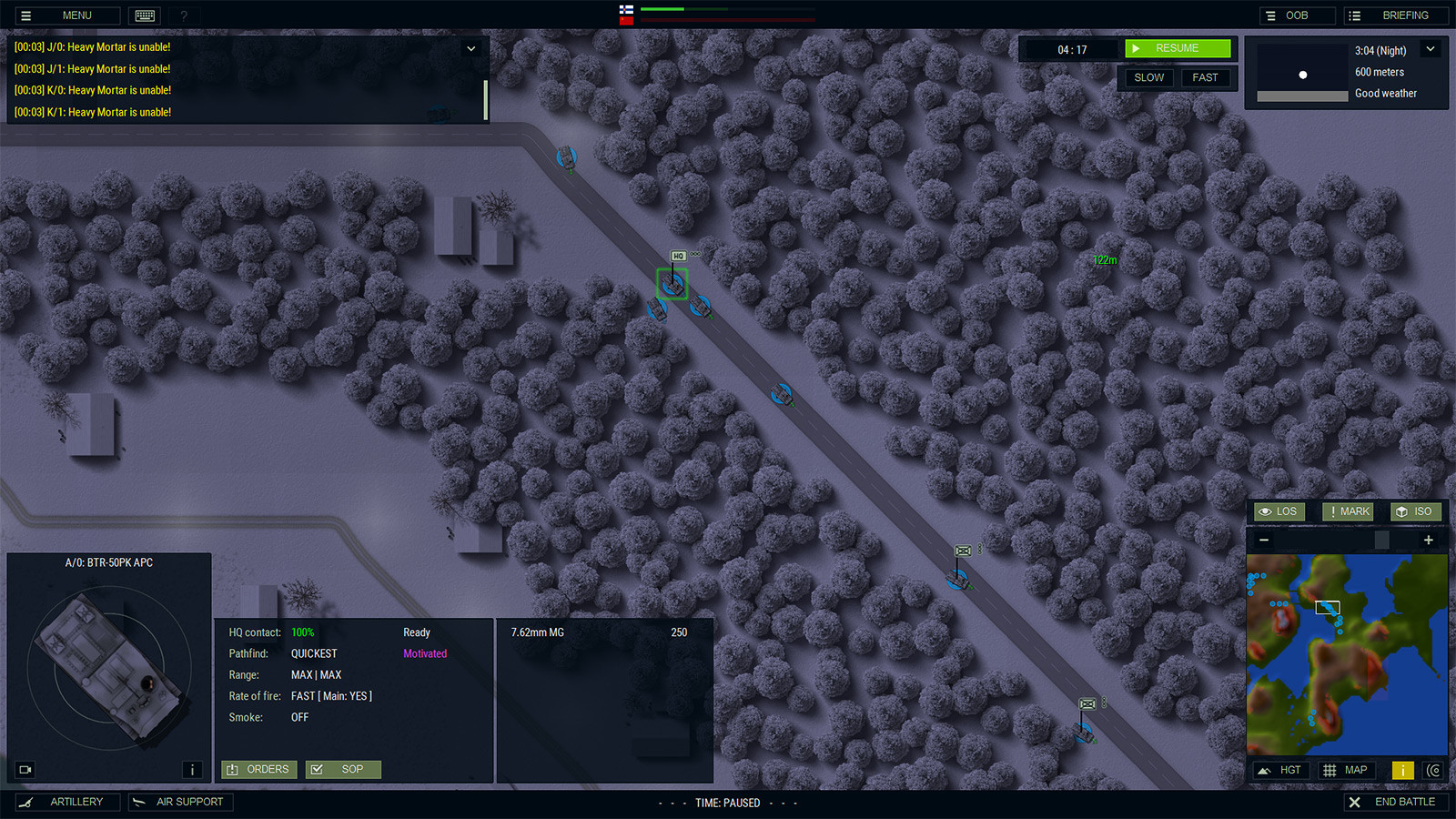Click the camera view icon in the unit panel
Image resolution: width=1456 pixels, height=819 pixels.
25,769
